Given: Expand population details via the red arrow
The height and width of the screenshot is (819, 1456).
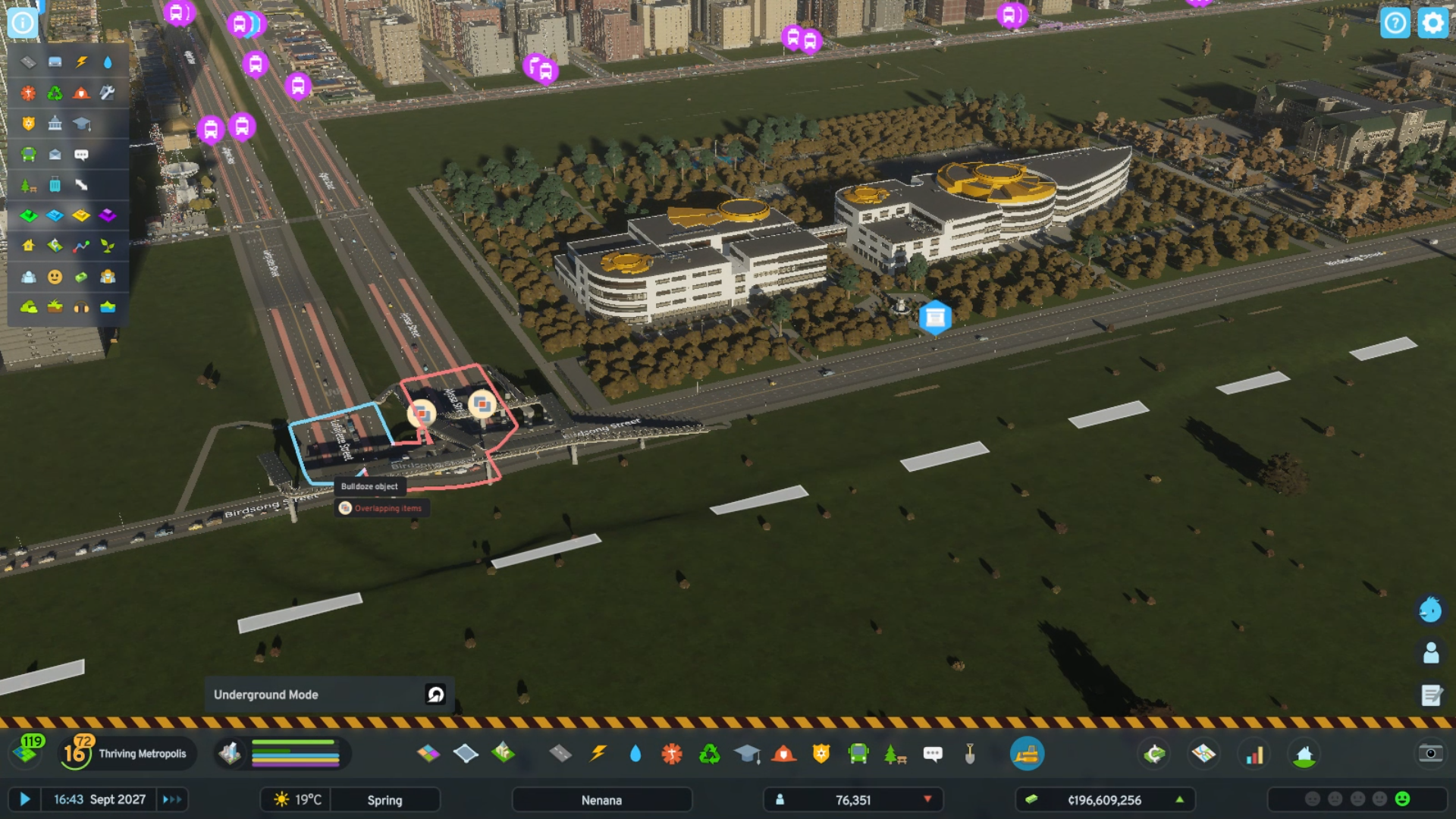Looking at the screenshot, I should pos(928,799).
